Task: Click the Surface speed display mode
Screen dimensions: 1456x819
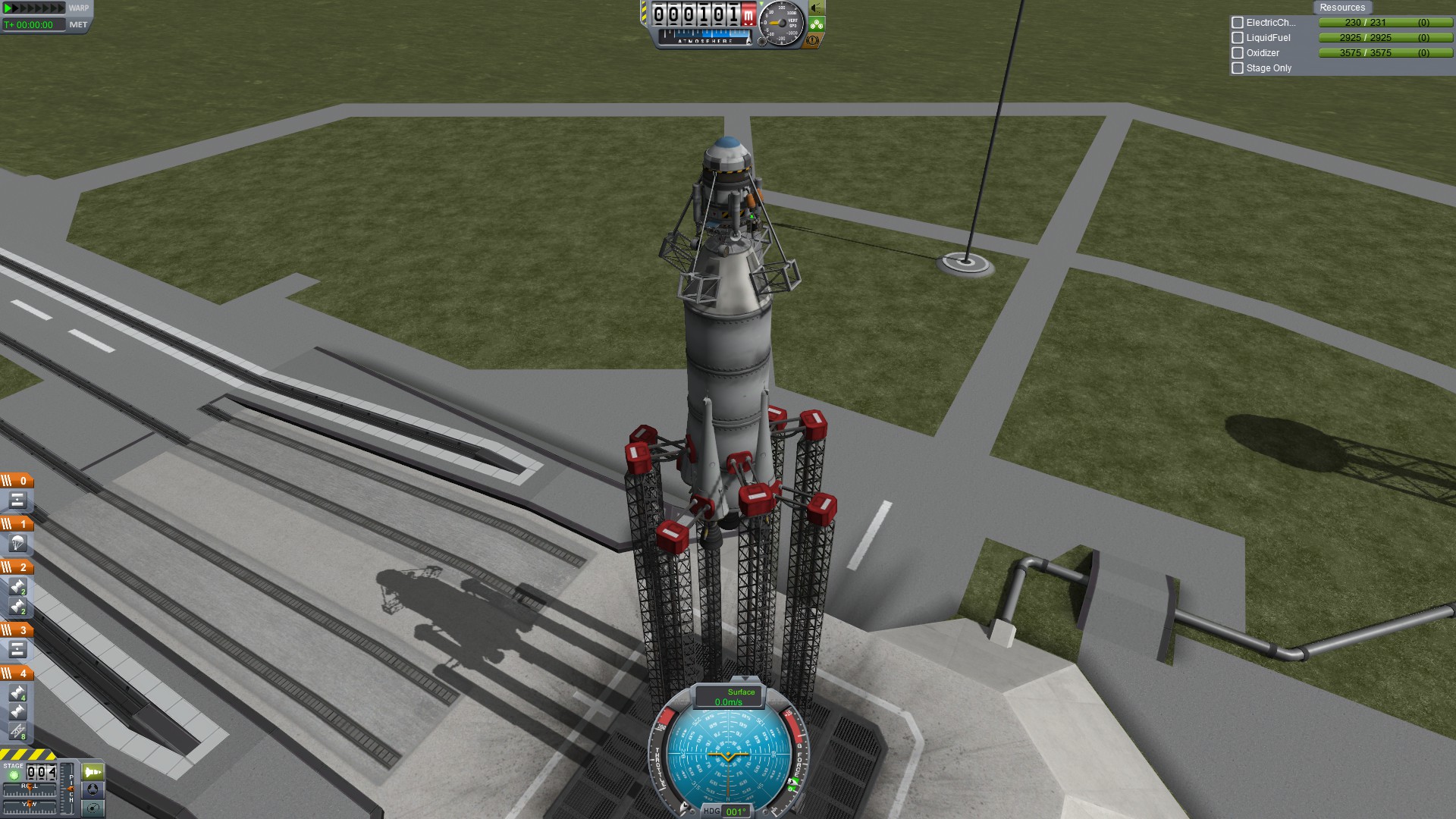Action: 730,697
